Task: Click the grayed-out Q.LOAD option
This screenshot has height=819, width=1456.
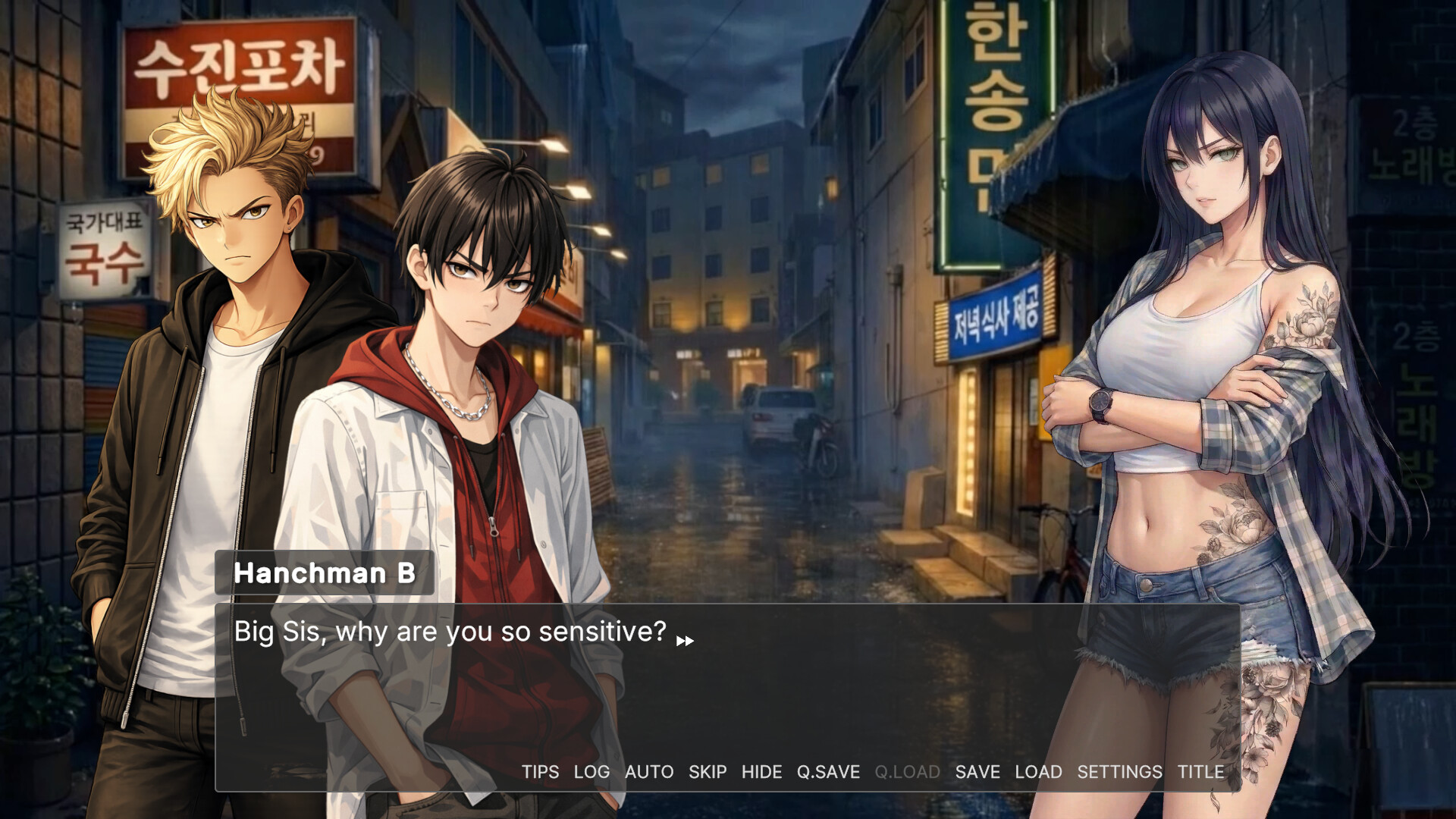Action: click(x=908, y=772)
